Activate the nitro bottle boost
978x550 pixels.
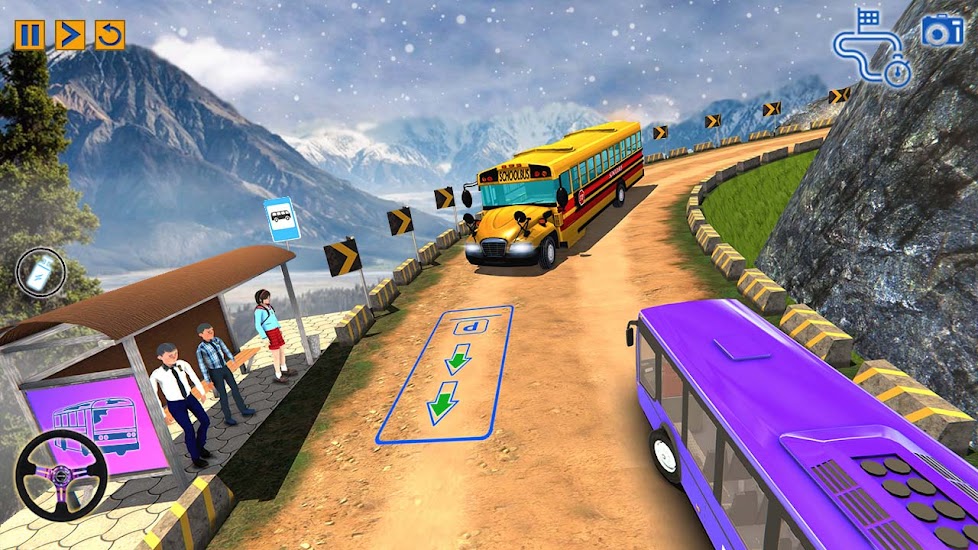click(41, 272)
